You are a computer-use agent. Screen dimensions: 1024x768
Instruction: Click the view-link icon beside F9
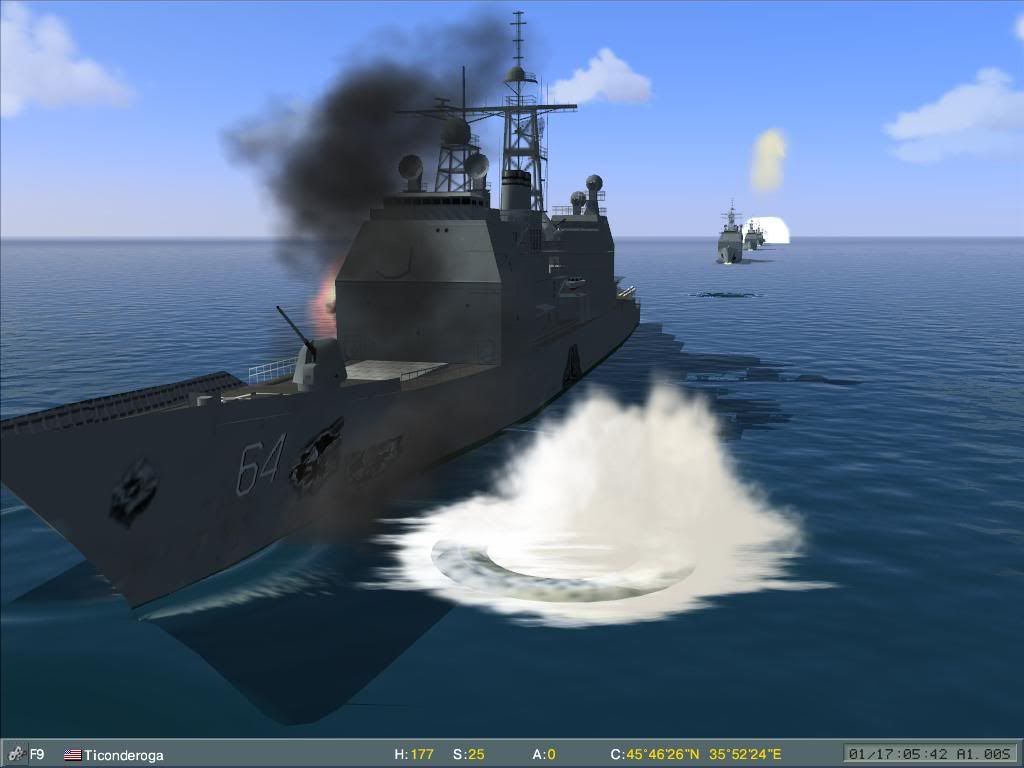coord(15,755)
